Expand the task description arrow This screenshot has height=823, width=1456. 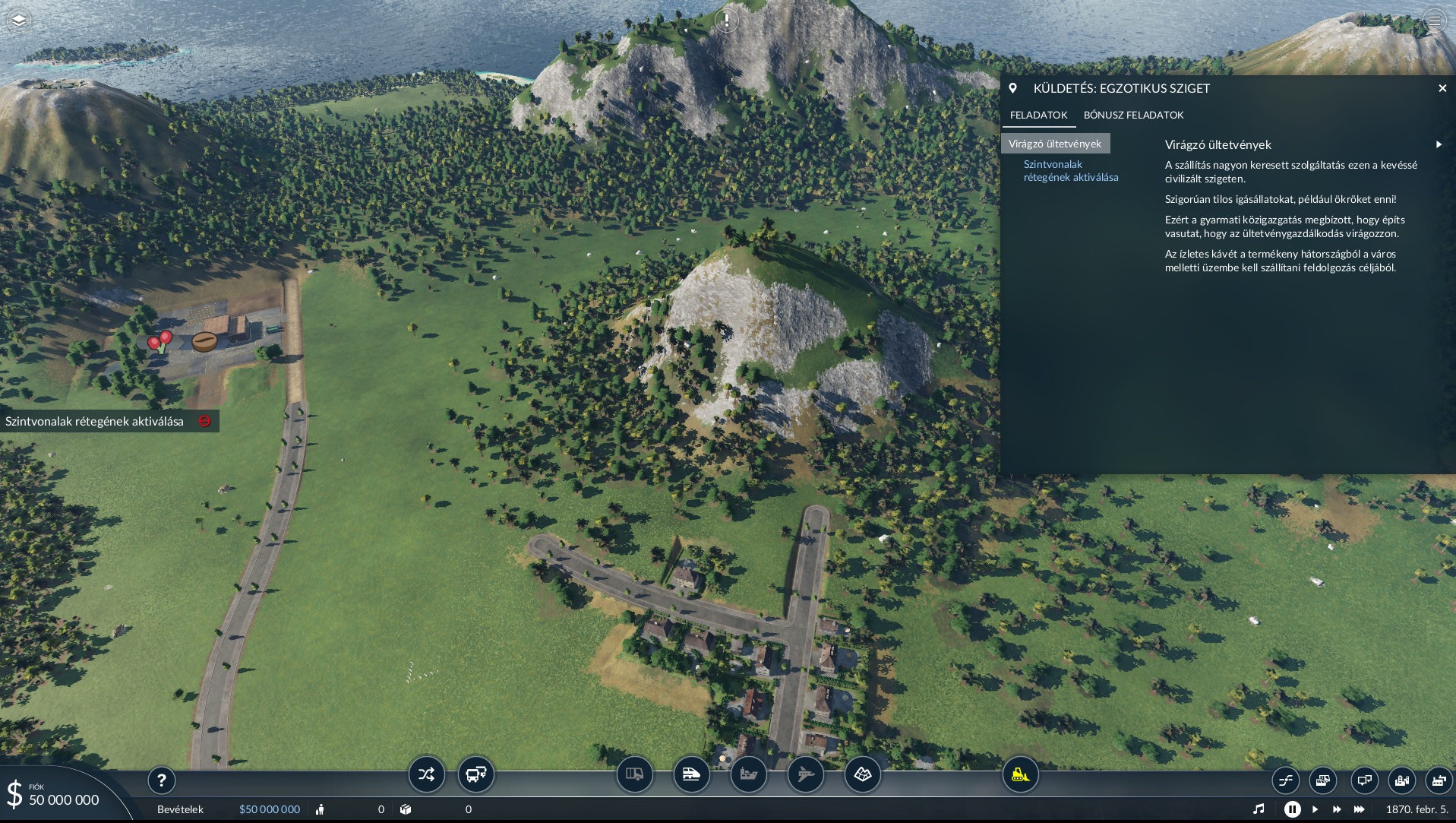[1439, 144]
